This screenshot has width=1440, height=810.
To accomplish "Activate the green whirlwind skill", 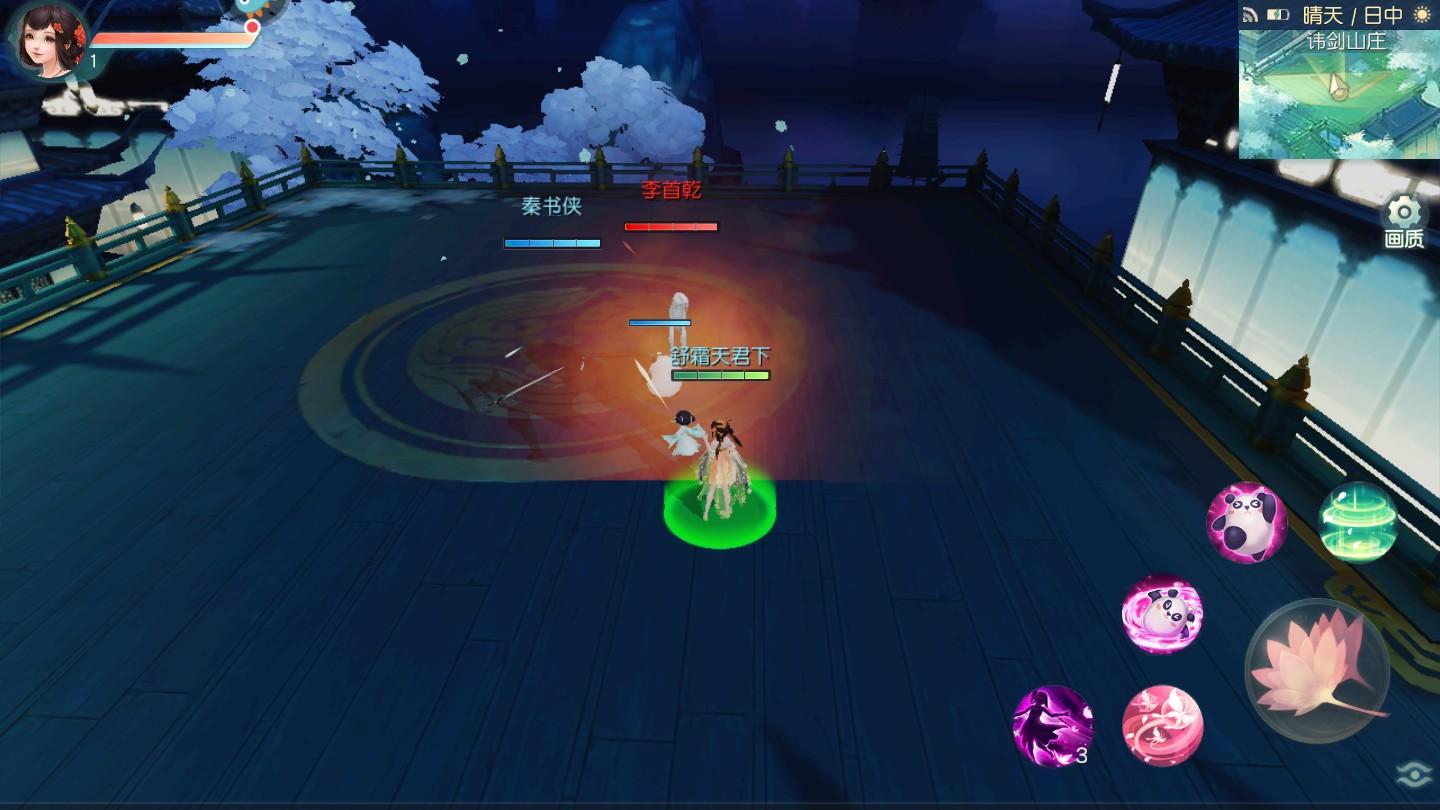I will [1357, 521].
